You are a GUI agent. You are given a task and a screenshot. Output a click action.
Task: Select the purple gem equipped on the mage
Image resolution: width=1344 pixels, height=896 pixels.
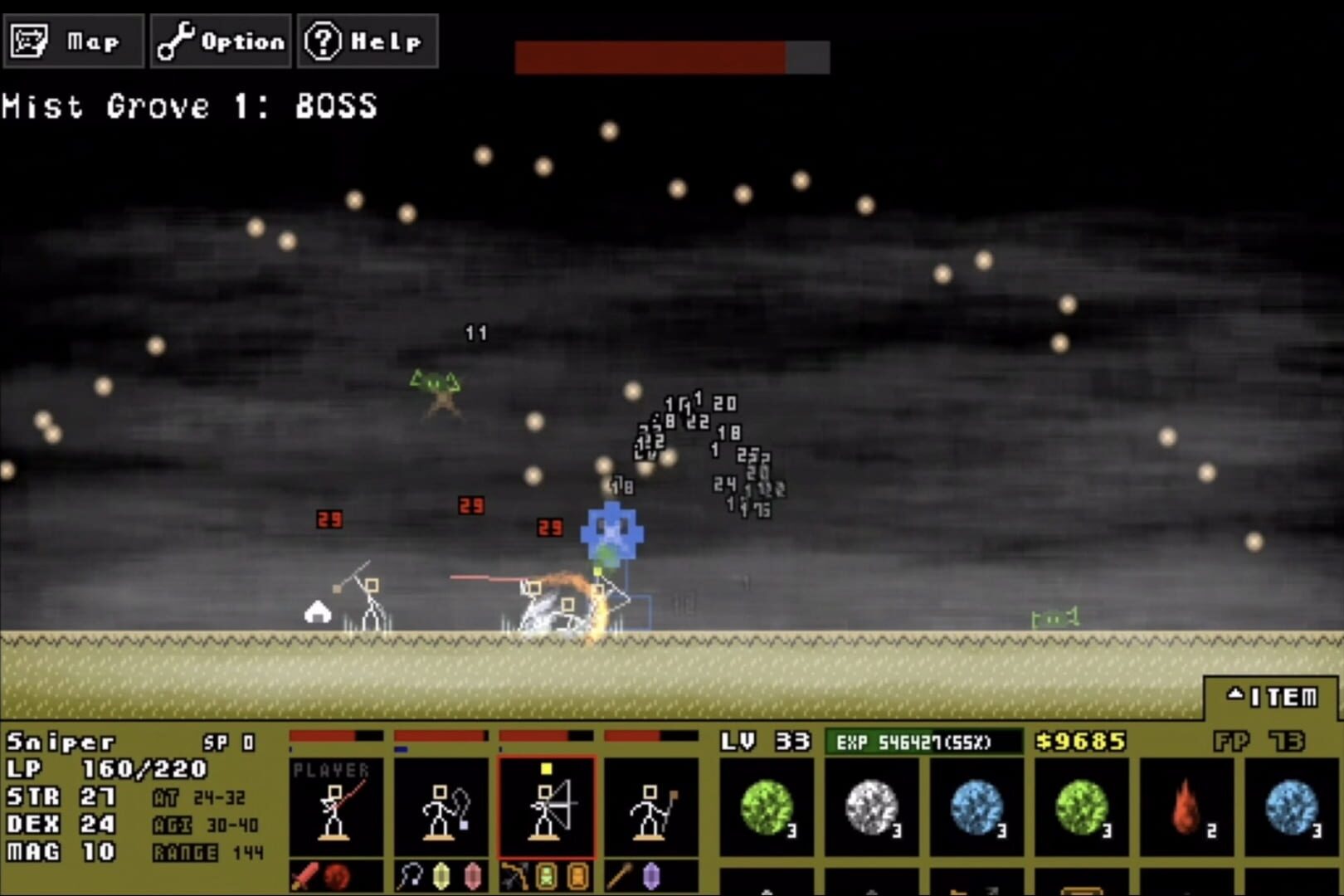(x=653, y=874)
